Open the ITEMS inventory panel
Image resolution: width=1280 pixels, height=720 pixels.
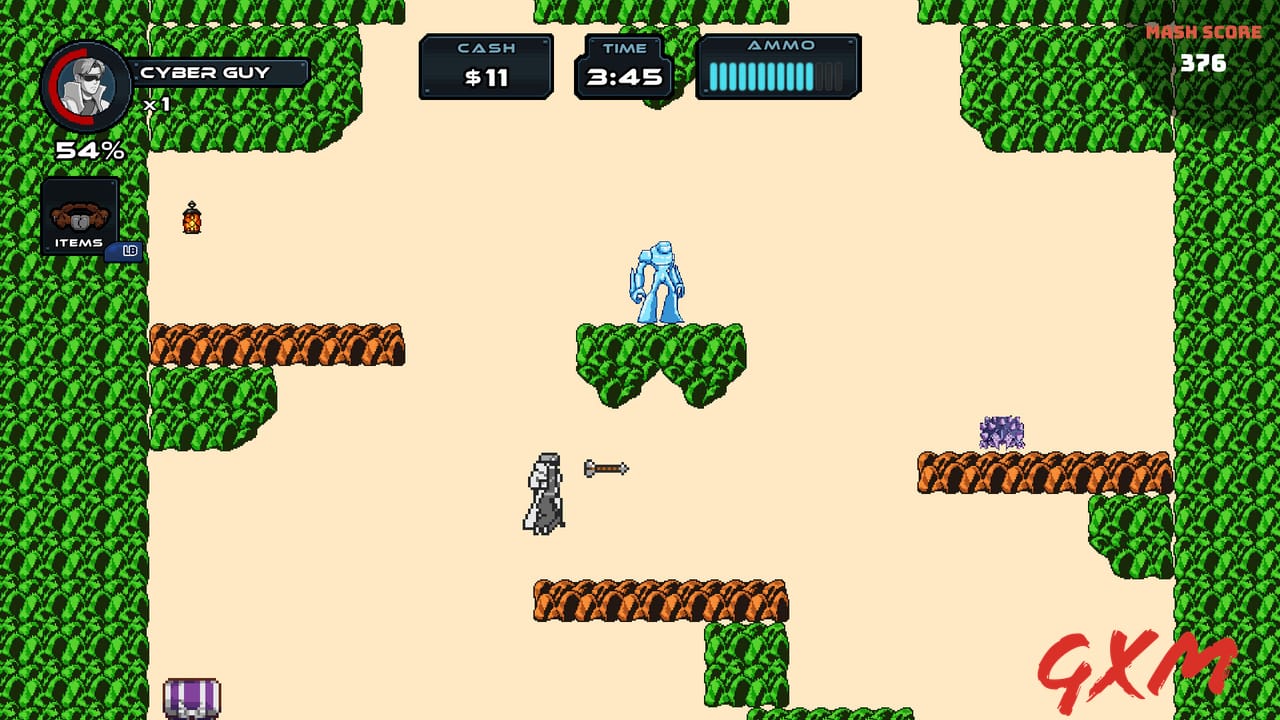click(78, 215)
